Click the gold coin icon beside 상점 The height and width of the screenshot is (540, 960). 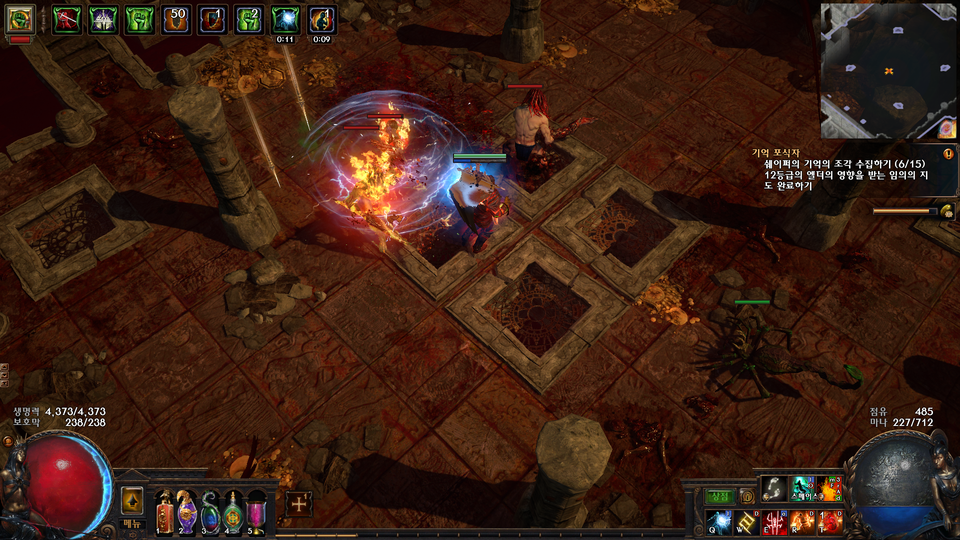pyautogui.click(x=746, y=497)
